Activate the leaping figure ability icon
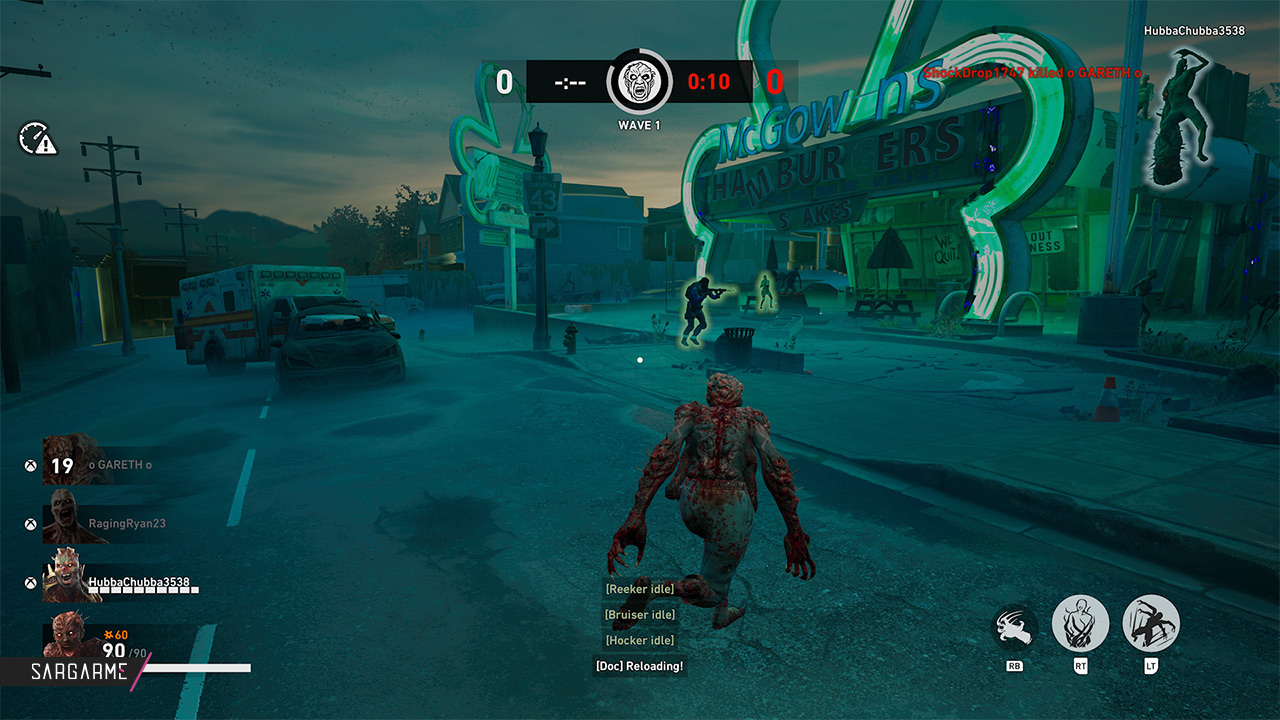Image resolution: width=1280 pixels, height=720 pixels. [x=1151, y=624]
